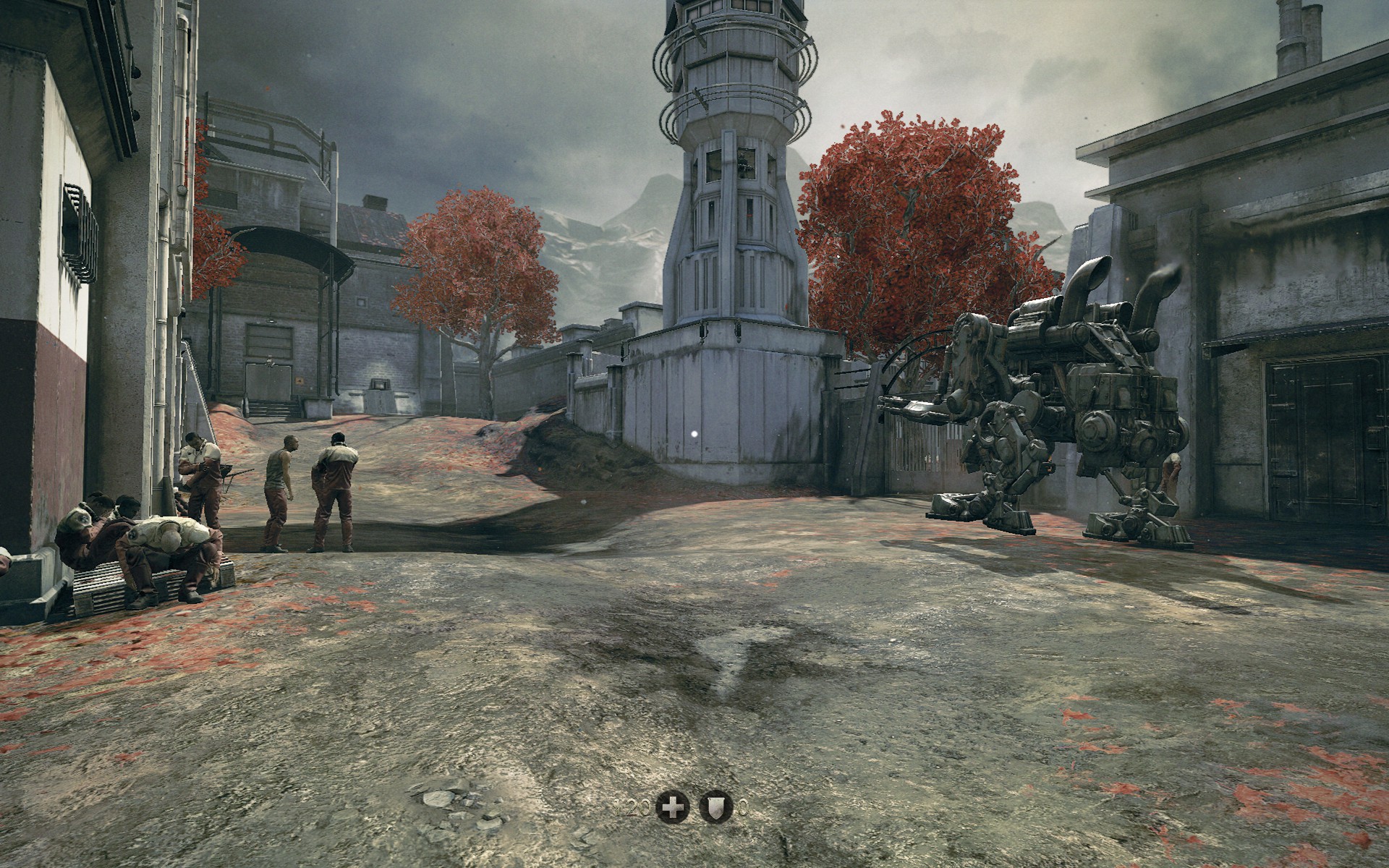Click the armor shield icon
Screen dimensions: 1389x868
tap(716, 808)
